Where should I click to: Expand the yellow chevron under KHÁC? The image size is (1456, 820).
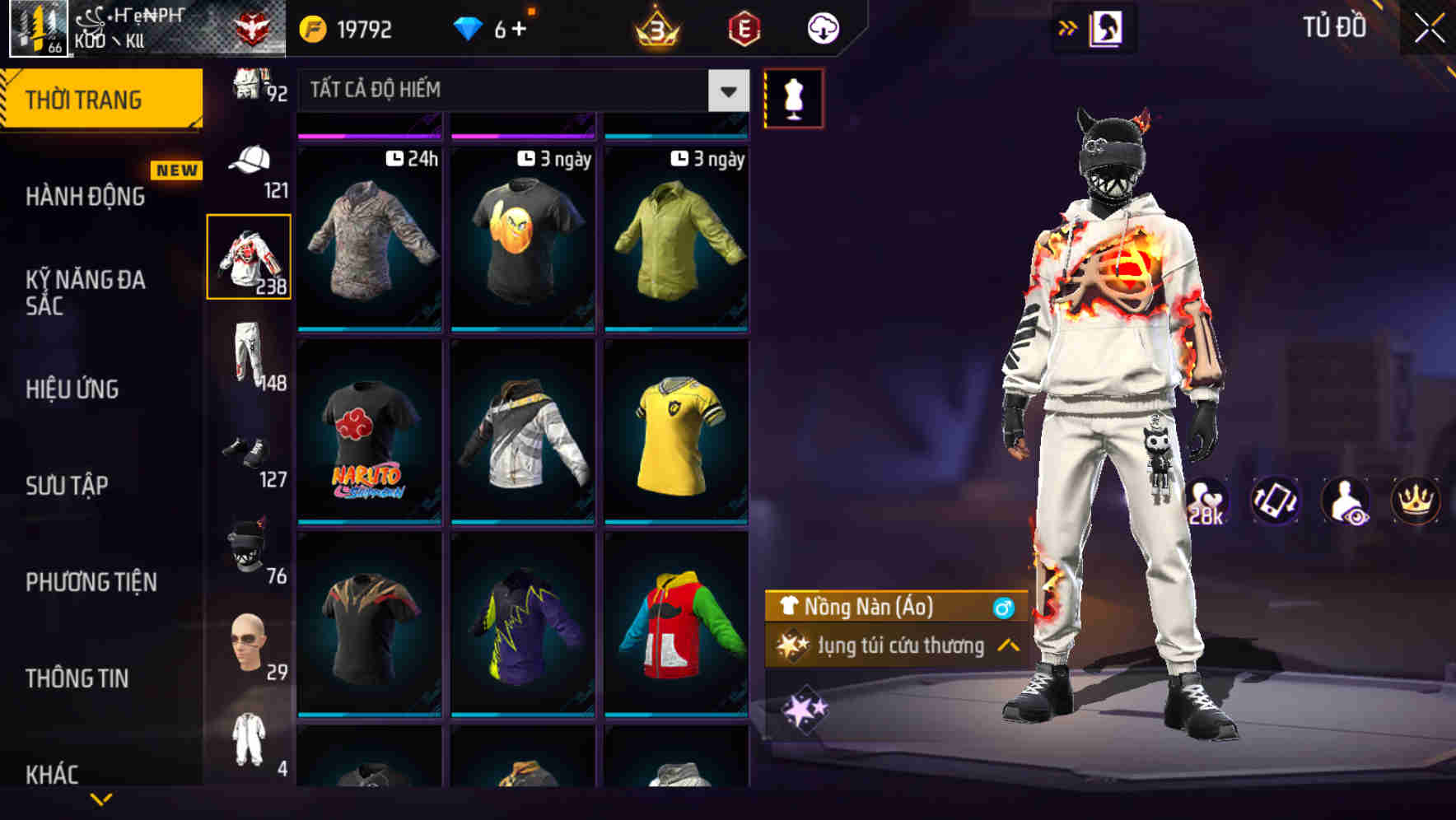(x=100, y=799)
